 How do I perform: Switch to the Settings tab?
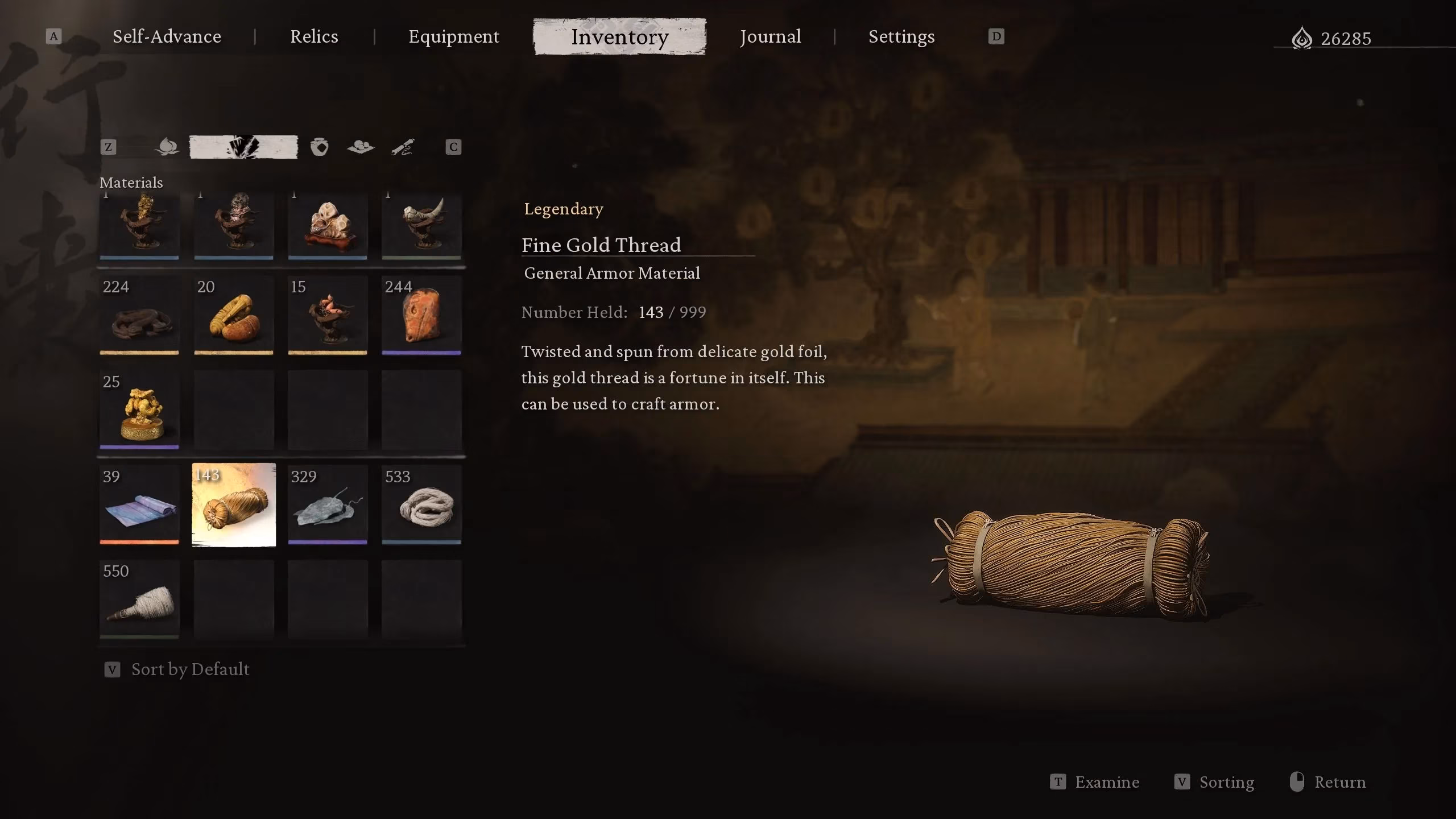point(901,37)
